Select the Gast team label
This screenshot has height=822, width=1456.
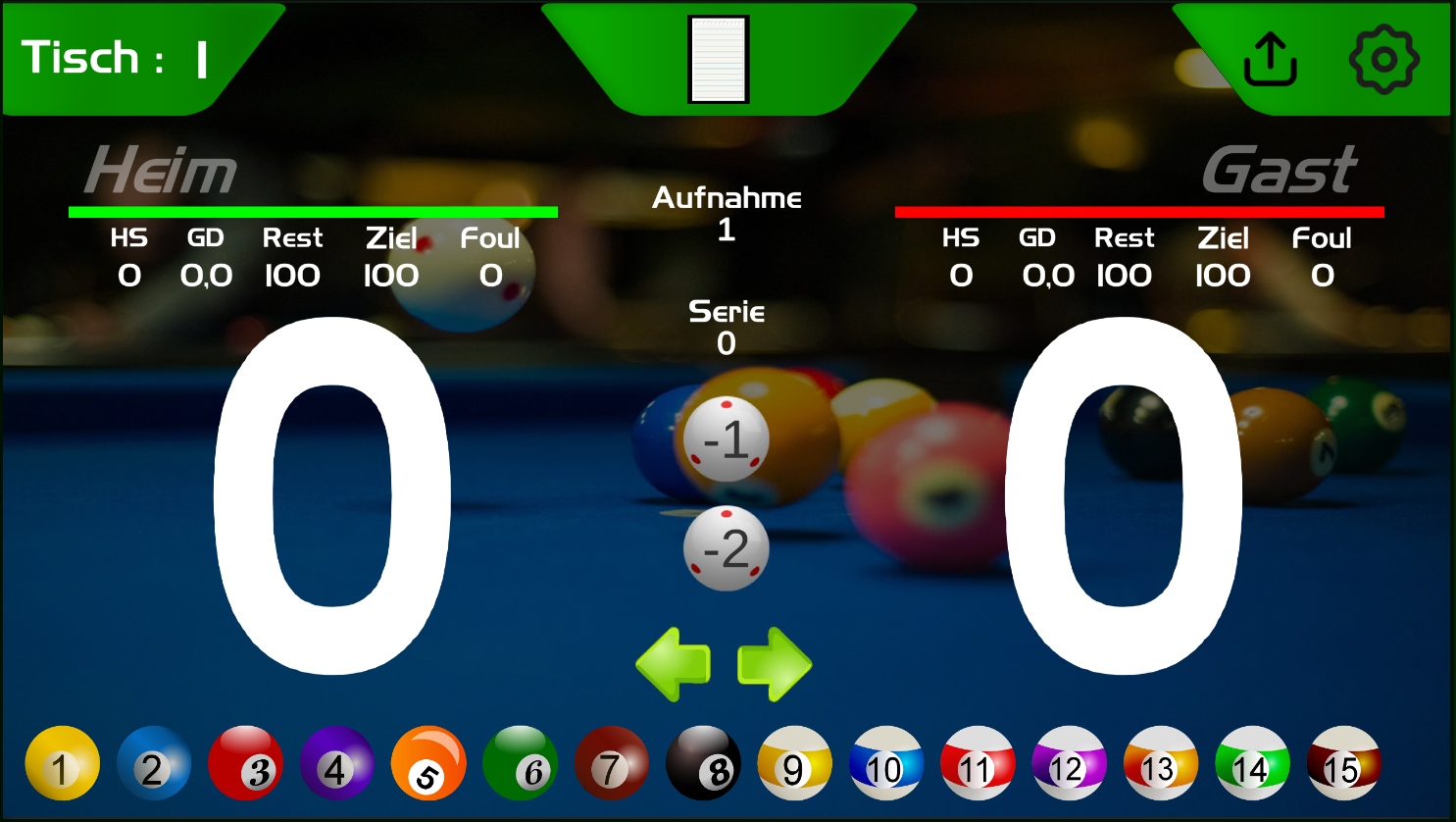point(1280,172)
